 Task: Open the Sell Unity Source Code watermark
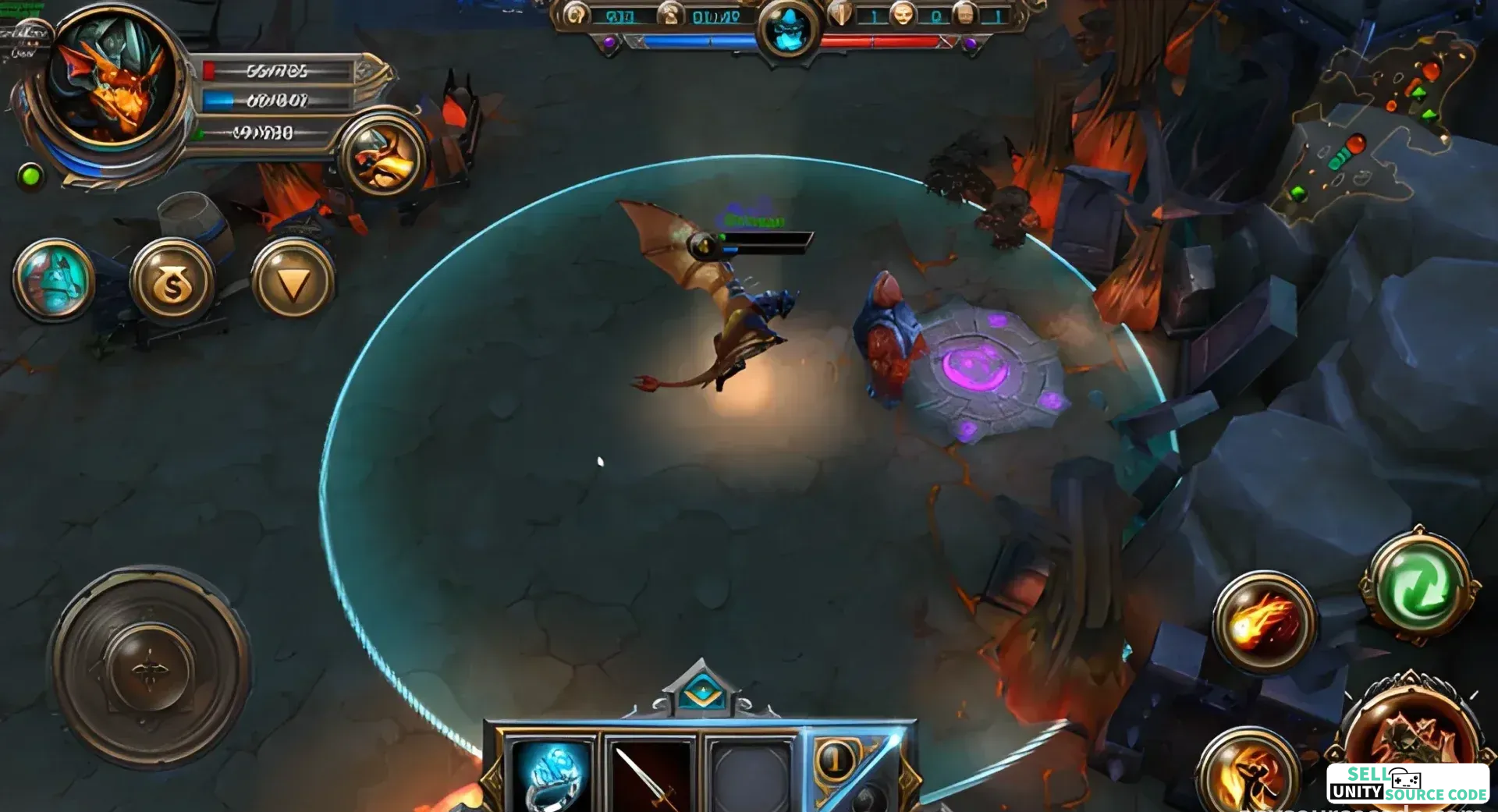[1408, 784]
